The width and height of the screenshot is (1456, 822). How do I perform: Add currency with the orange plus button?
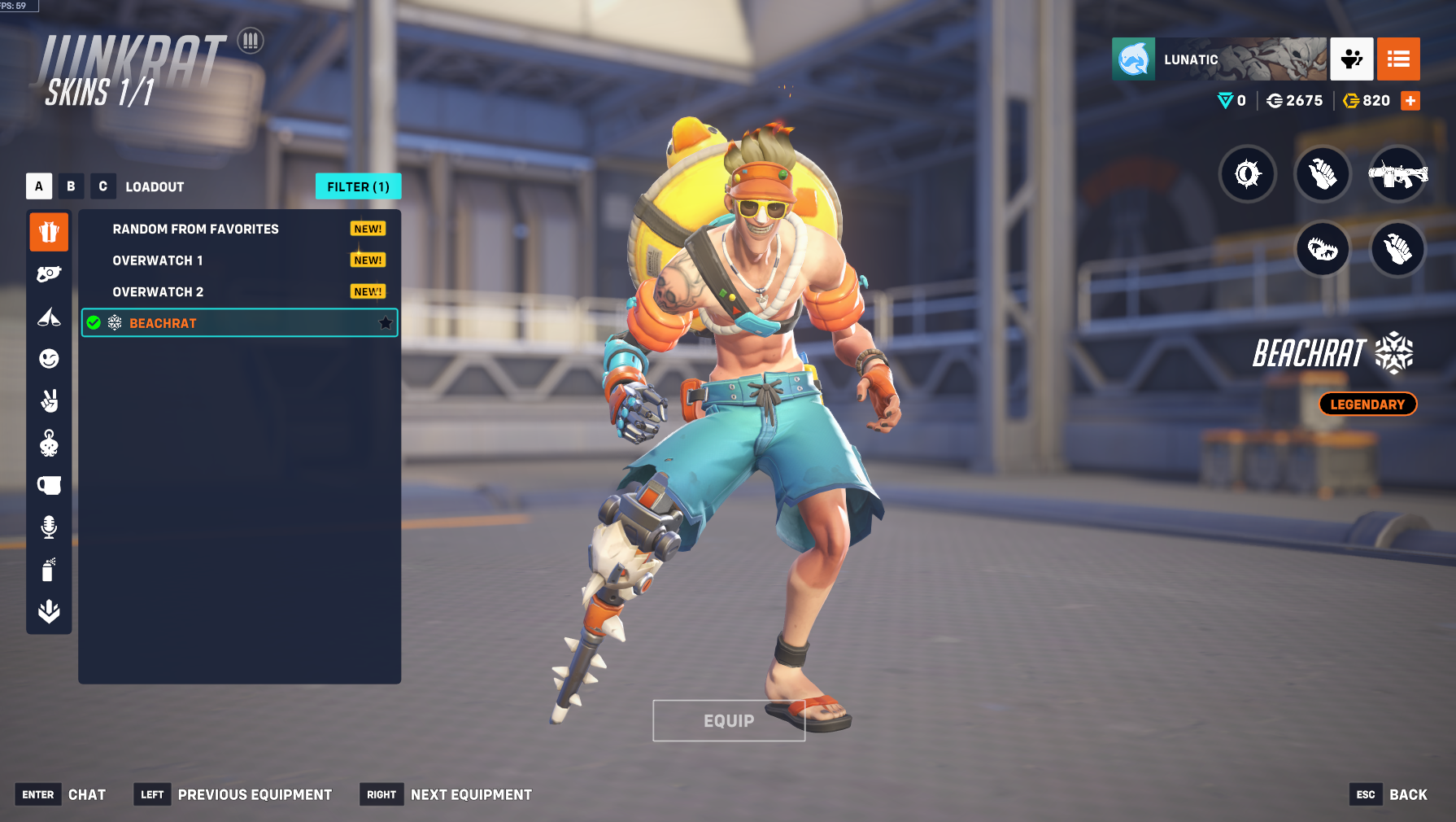click(x=1410, y=100)
